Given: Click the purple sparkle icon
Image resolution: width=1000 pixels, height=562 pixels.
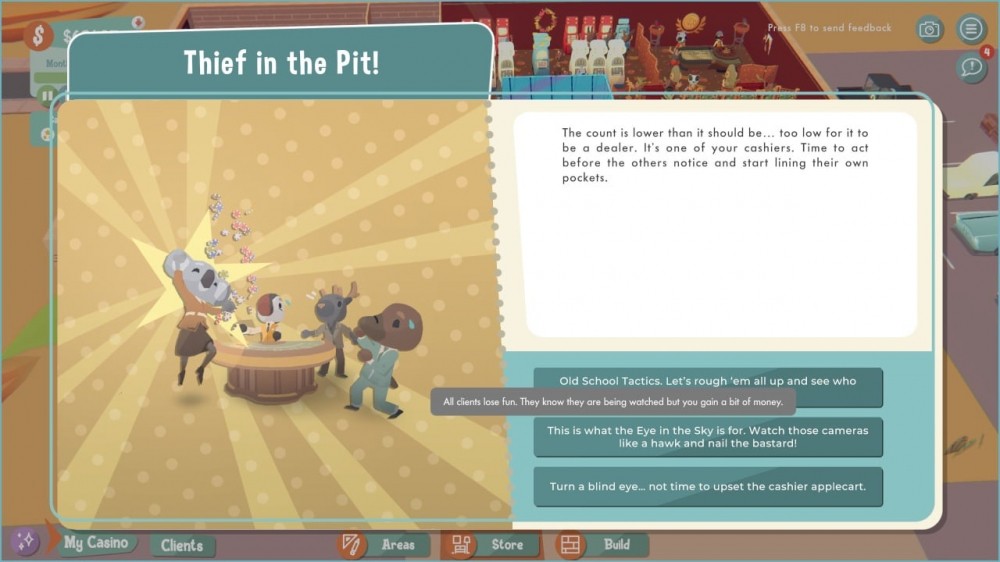Looking at the screenshot, I should coord(25,541).
